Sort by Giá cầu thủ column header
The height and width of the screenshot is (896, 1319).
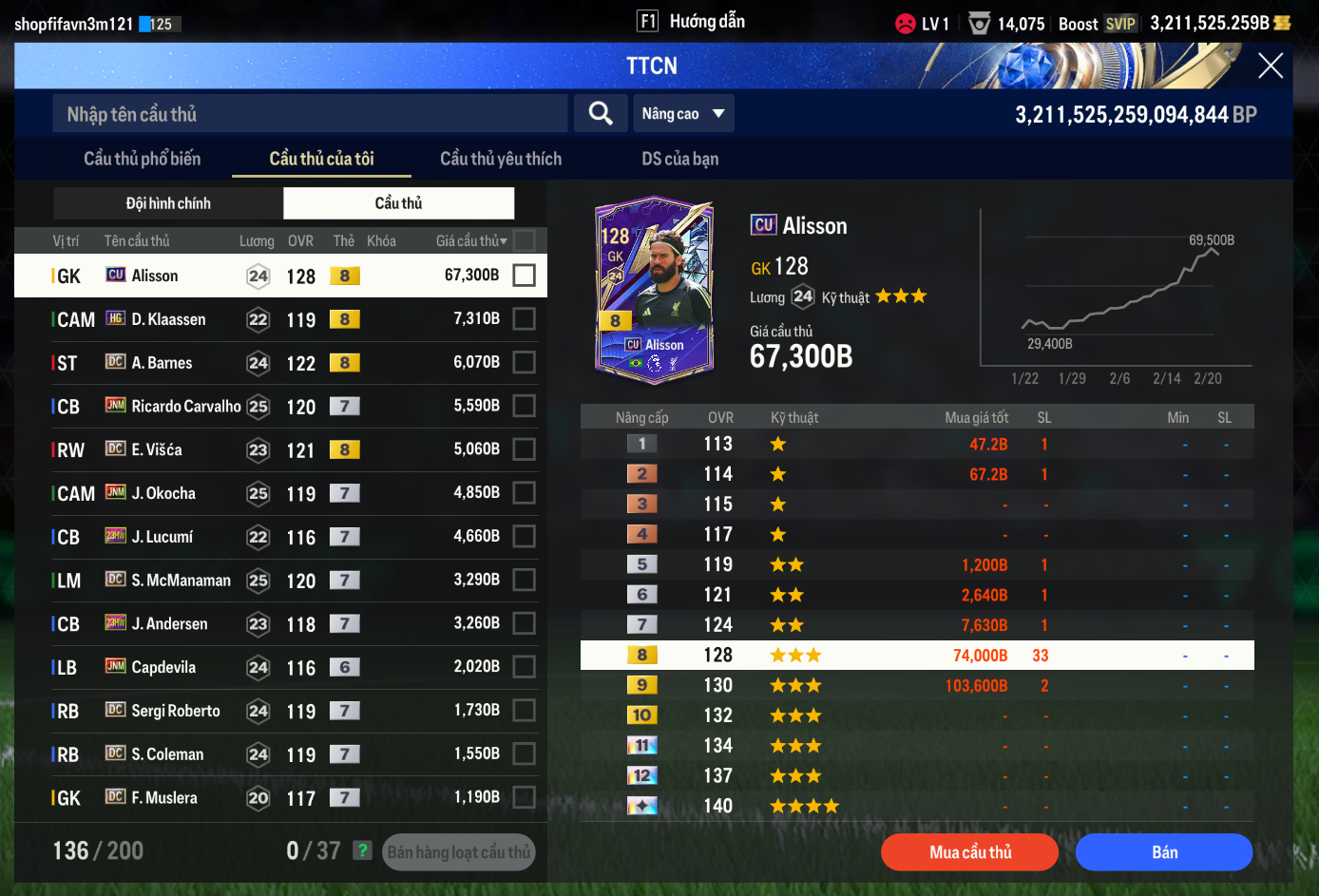pos(470,241)
